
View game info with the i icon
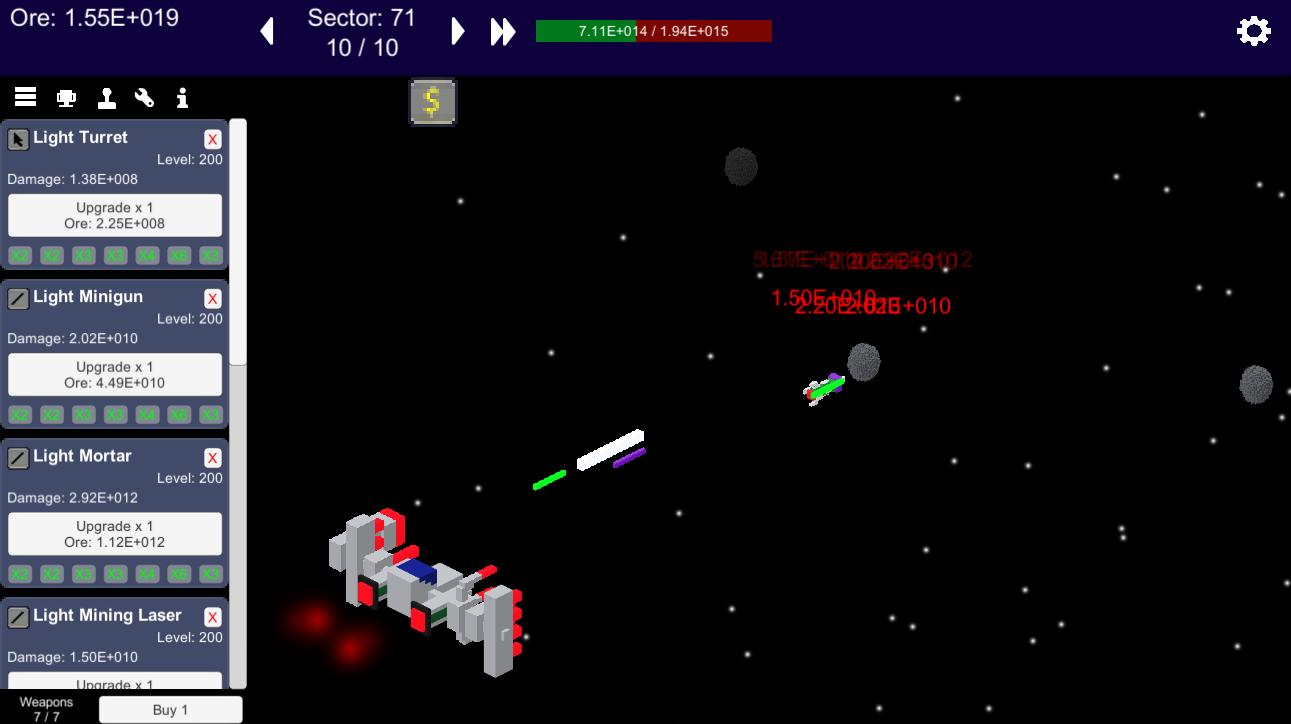[182, 96]
